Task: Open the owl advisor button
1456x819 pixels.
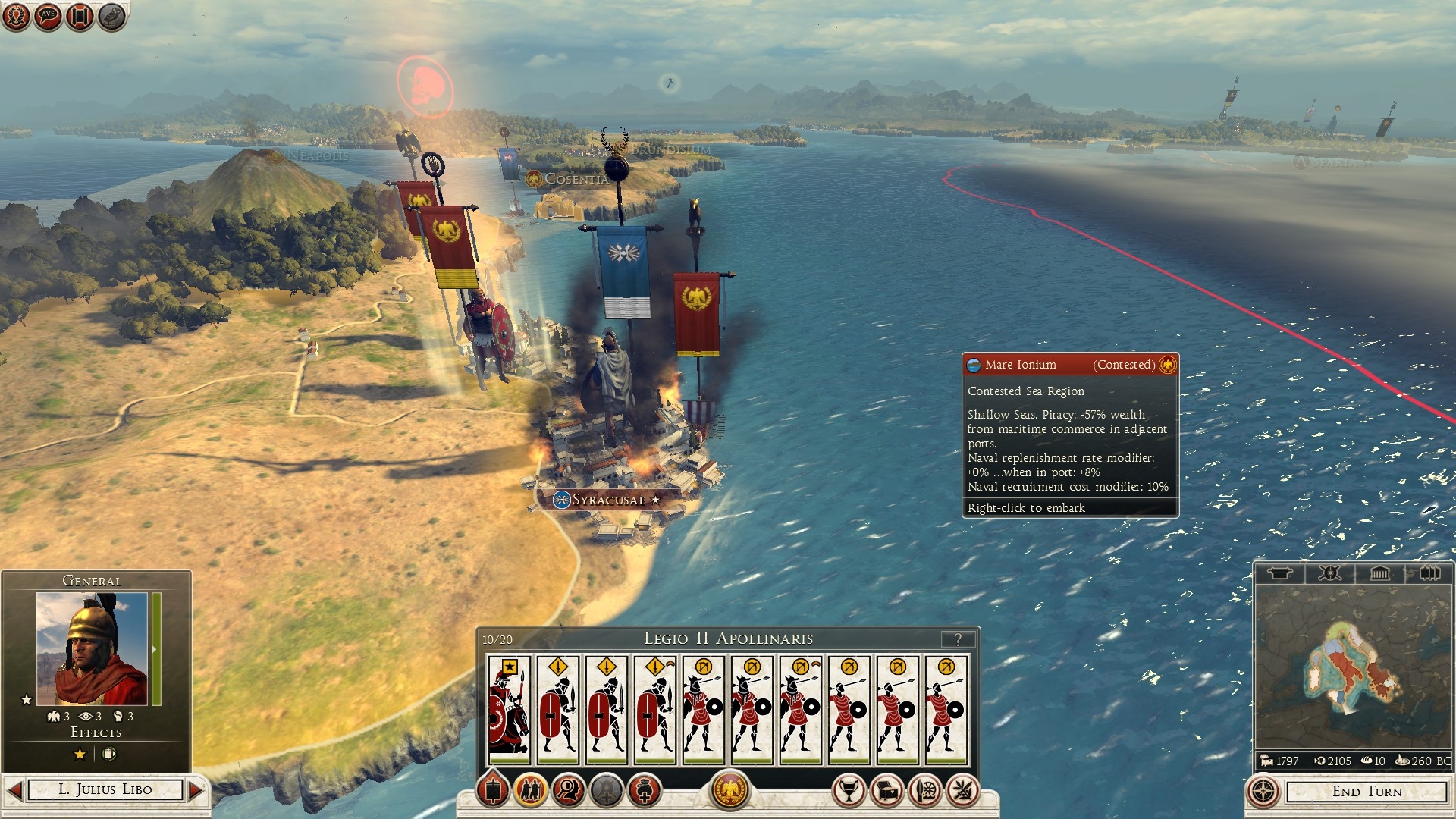Action: click(x=111, y=15)
